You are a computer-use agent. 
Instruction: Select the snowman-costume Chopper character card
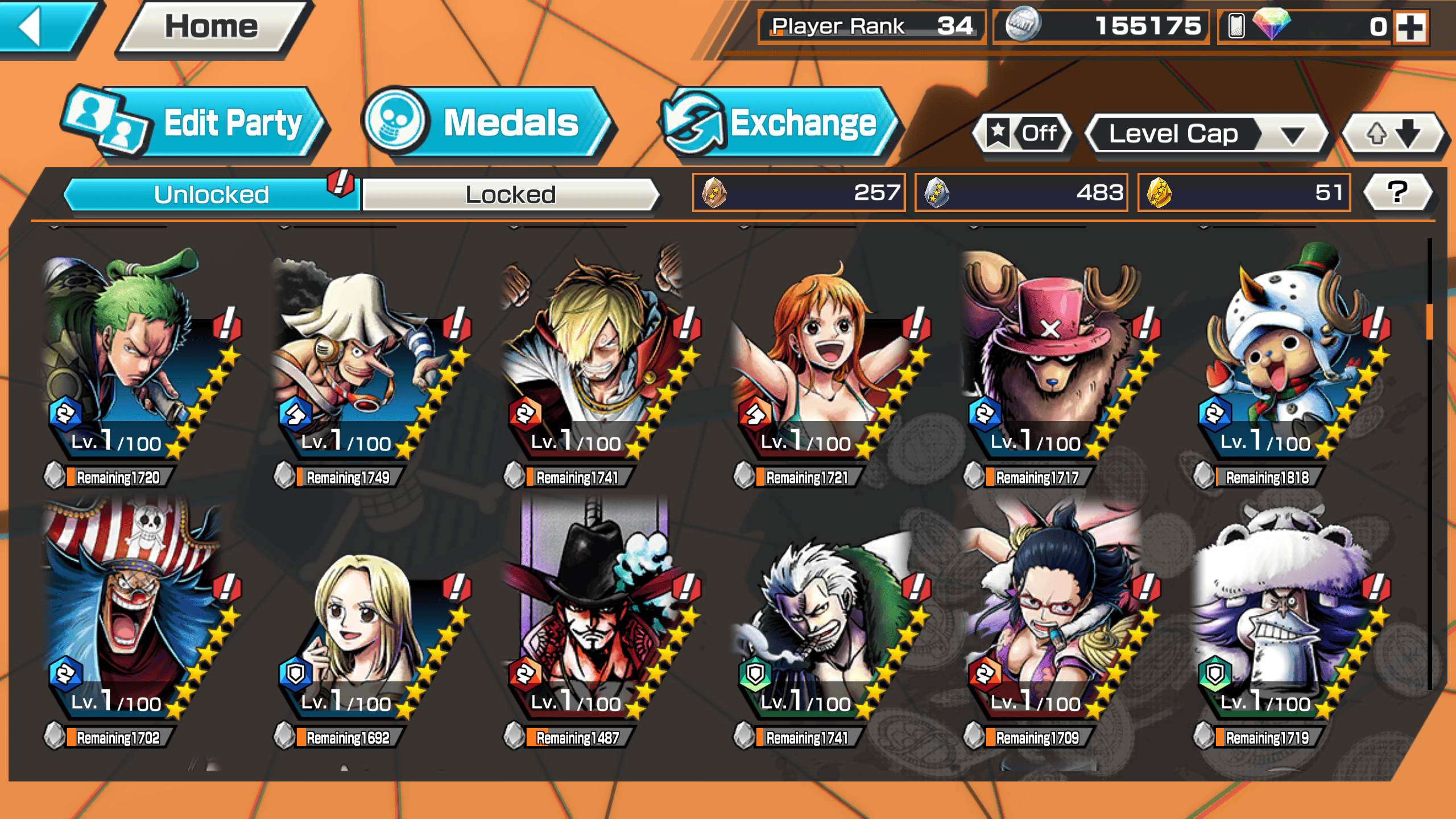click(1288, 358)
